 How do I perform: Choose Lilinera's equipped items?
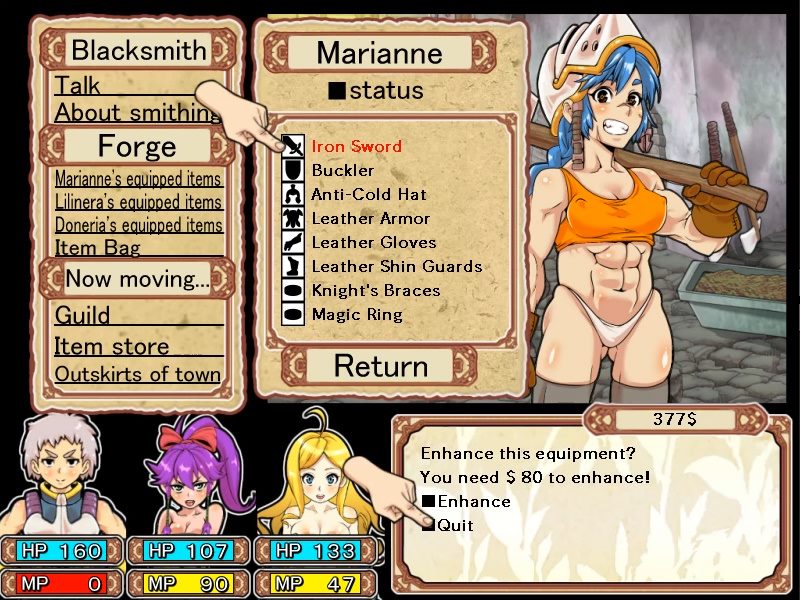(138, 202)
